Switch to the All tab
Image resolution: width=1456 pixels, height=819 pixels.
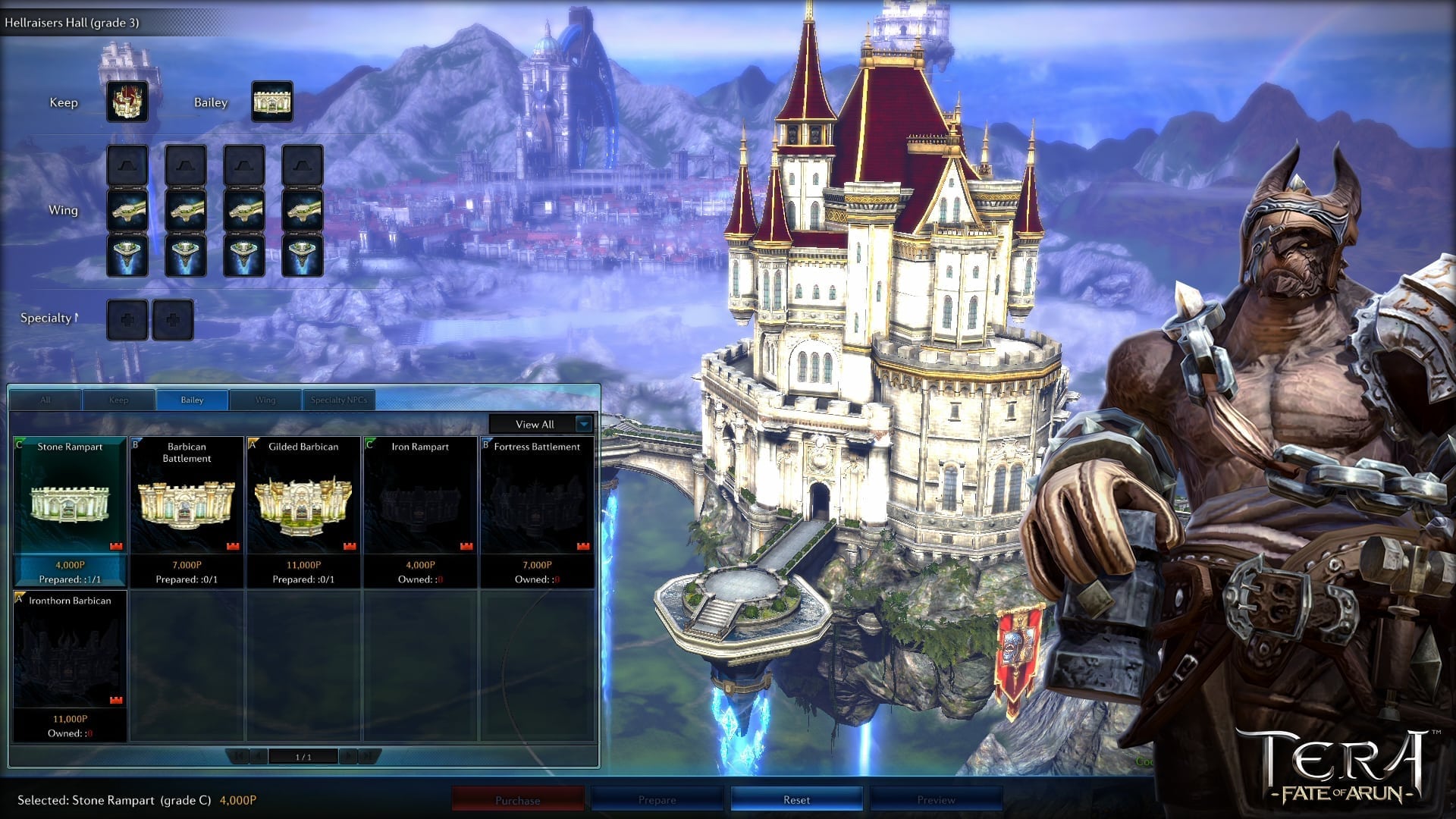45,400
